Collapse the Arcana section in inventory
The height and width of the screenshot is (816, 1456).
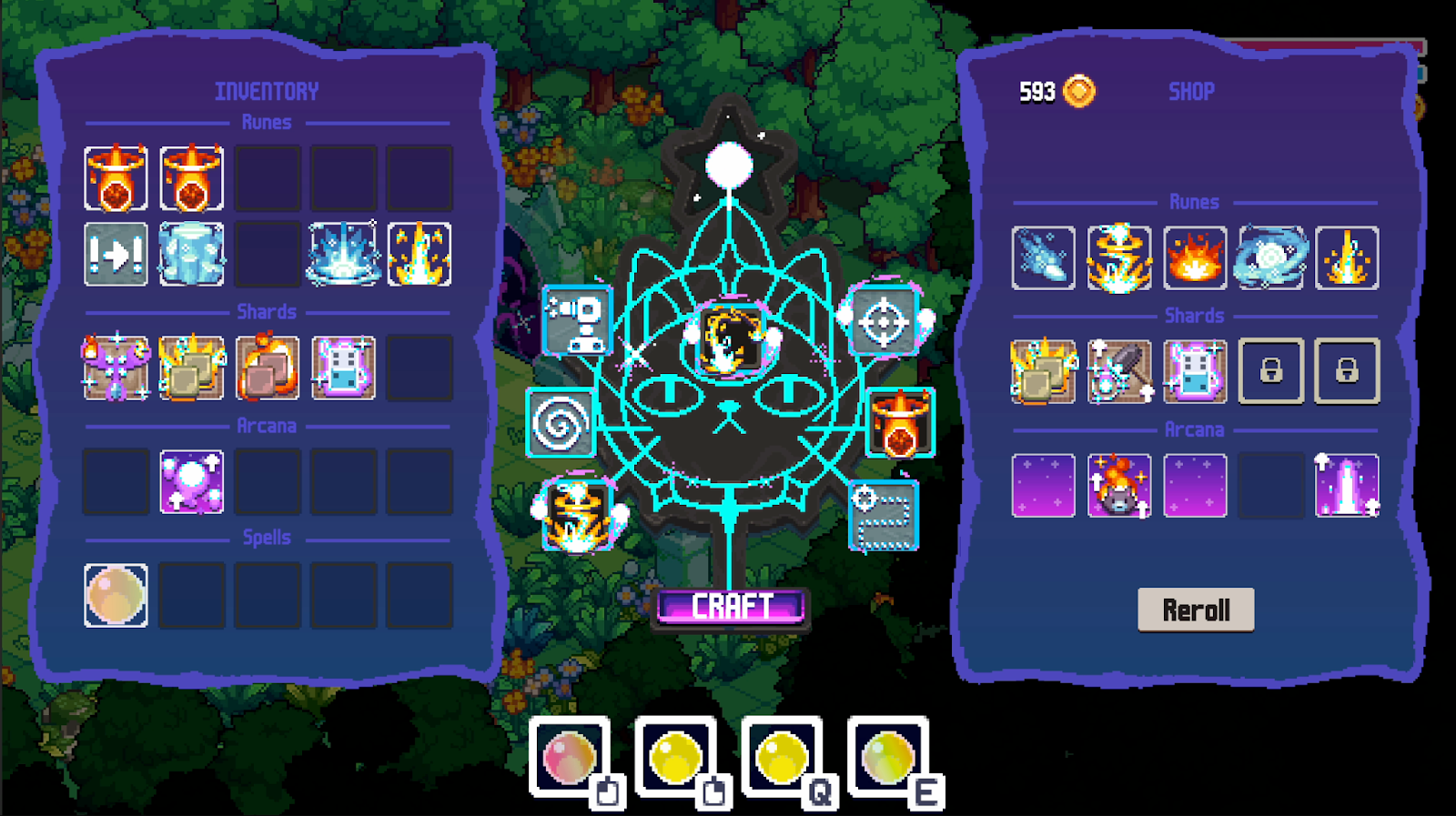(268, 425)
